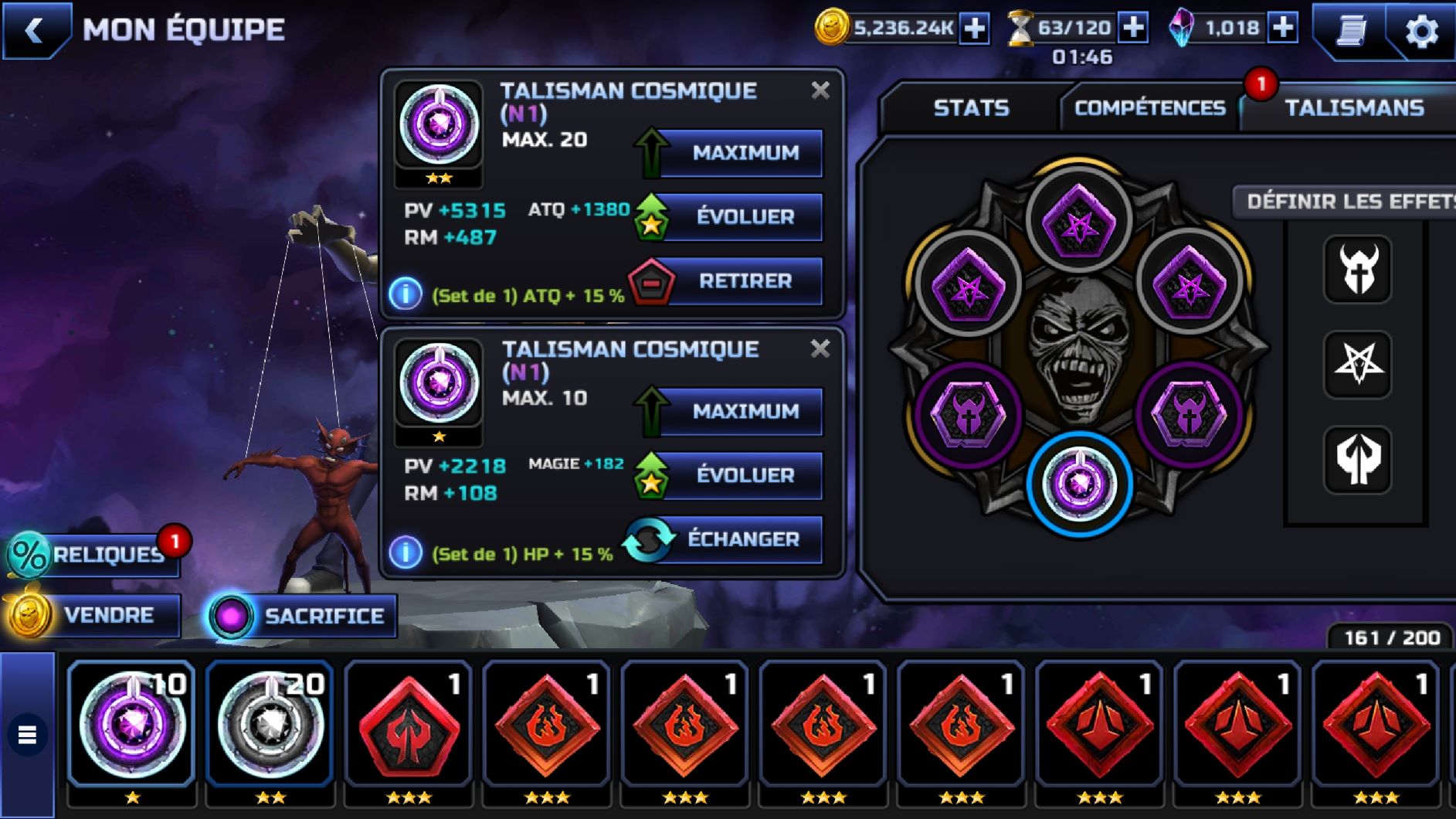Go back from Mon Équipe screen
Viewport: 1456px width, 819px height.
pyautogui.click(x=35, y=31)
